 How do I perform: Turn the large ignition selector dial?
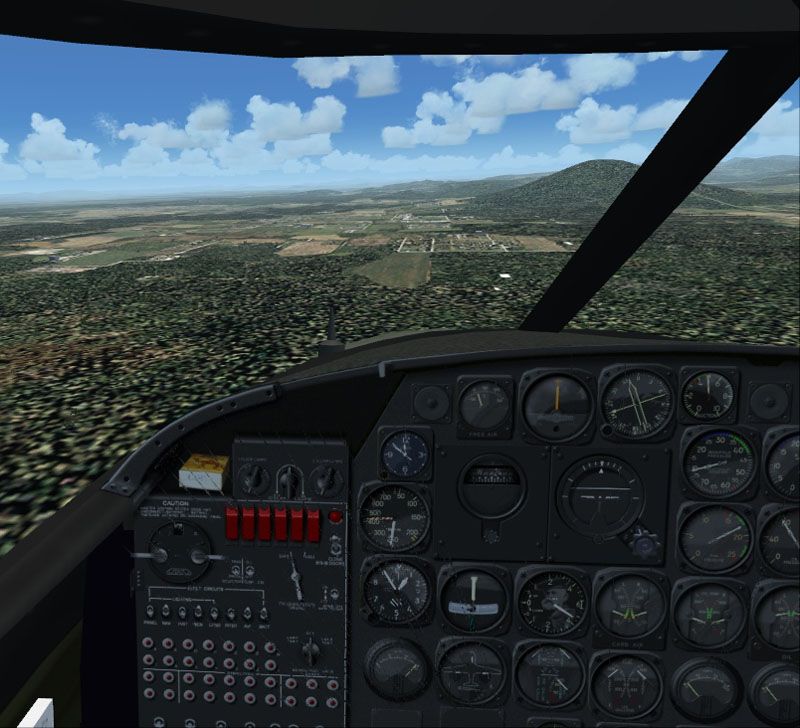click(x=180, y=553)
